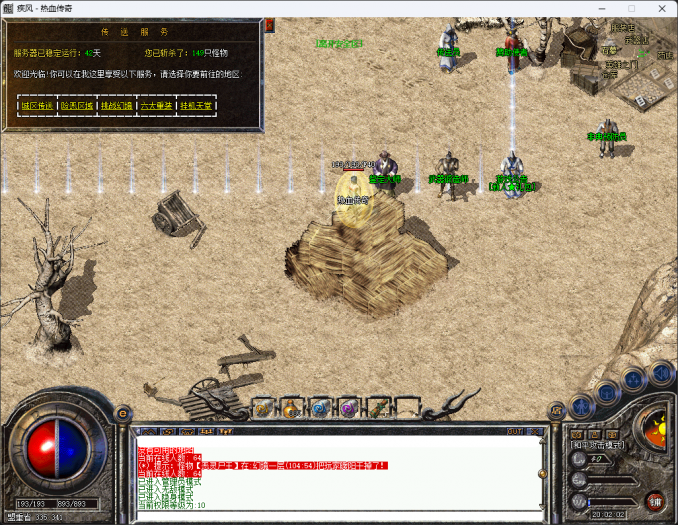The image size is (678, 525).
Task: Open the 挑战幻境 teleport option
Action: (x=117, y=104)
